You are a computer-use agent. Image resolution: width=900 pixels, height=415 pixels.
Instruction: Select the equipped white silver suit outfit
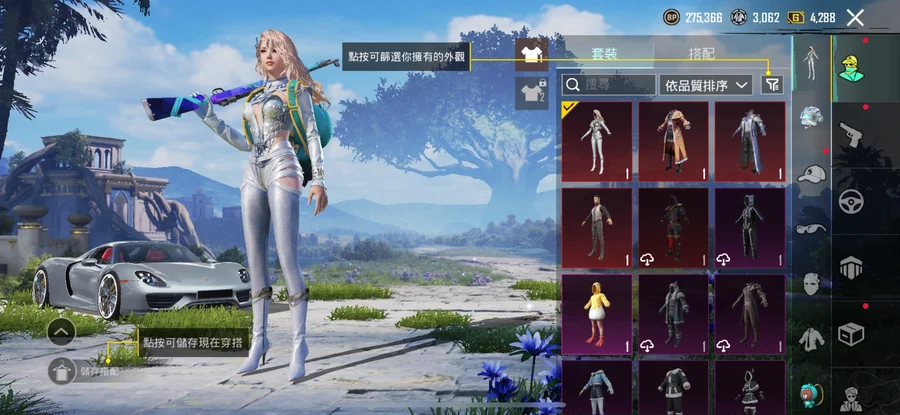point(597,142)
